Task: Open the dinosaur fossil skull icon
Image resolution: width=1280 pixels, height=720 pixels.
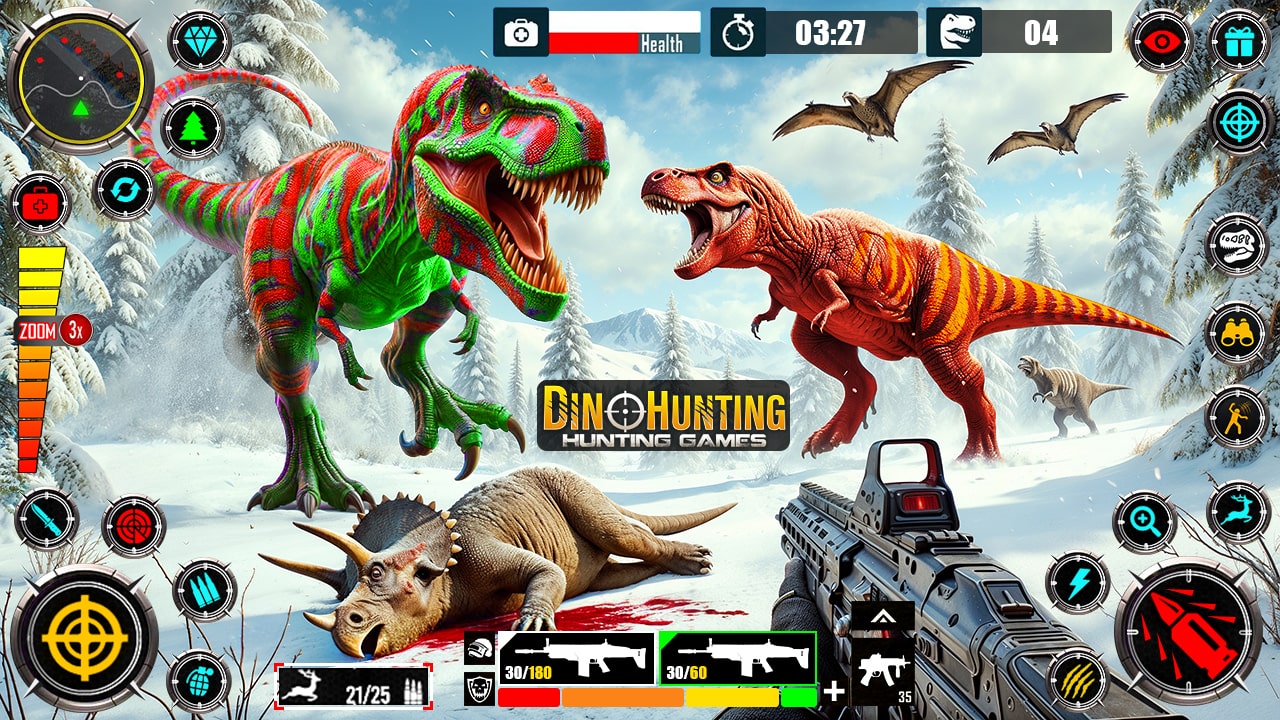Action: [1234, 243]
